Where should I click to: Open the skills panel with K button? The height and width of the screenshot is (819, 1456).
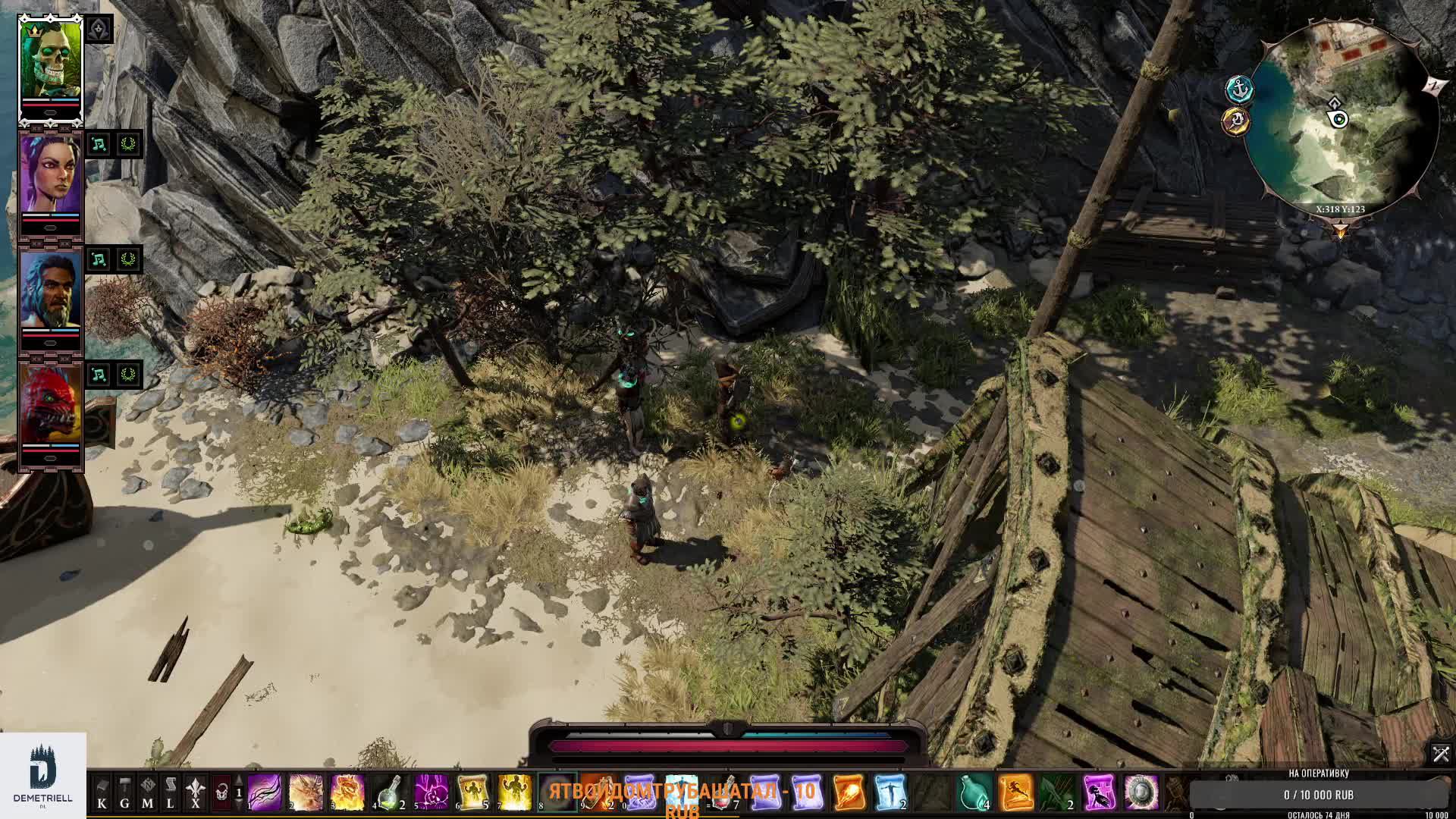[102, 793]
